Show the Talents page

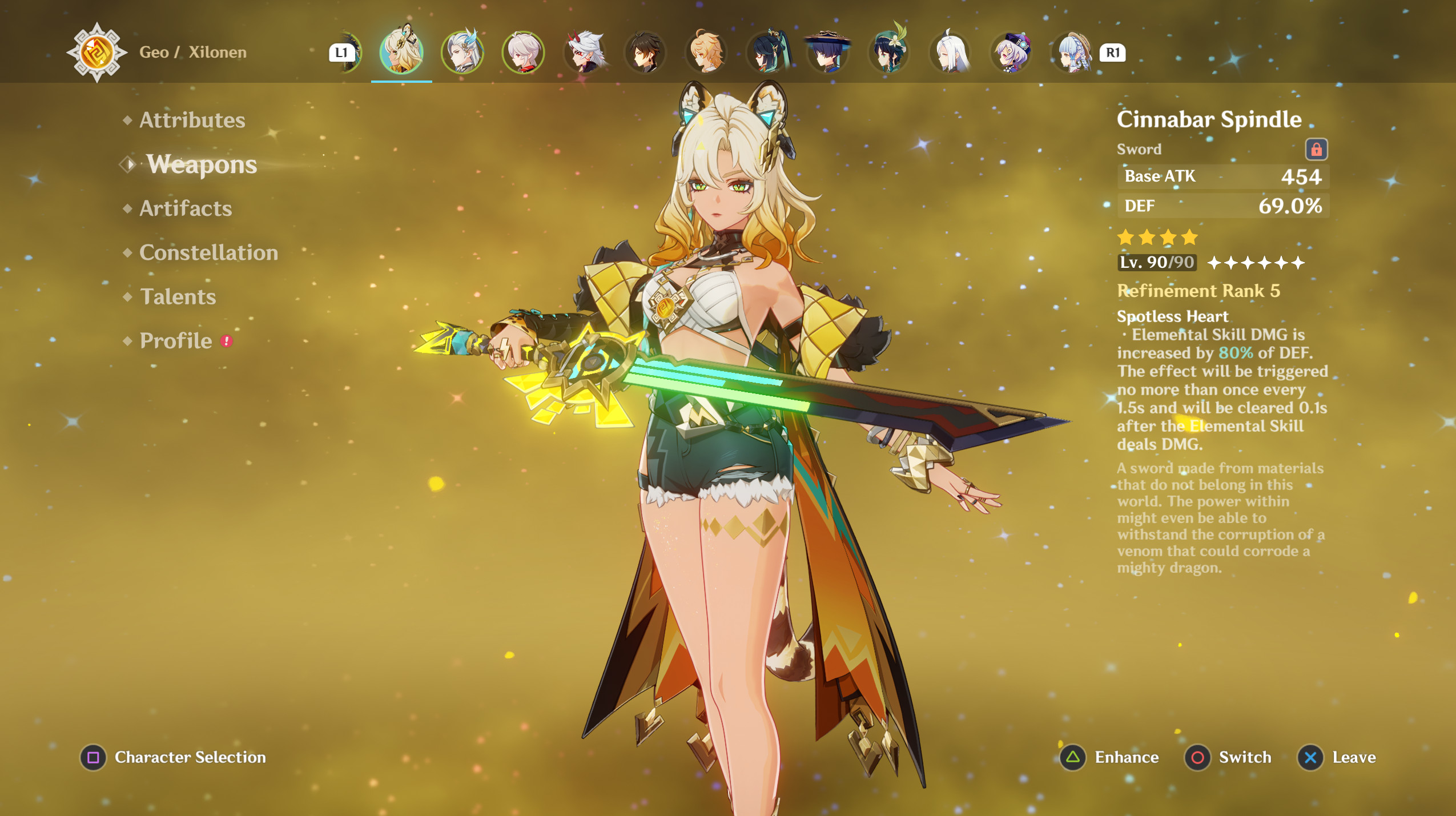pyautogui.click(x=178, y=297)
